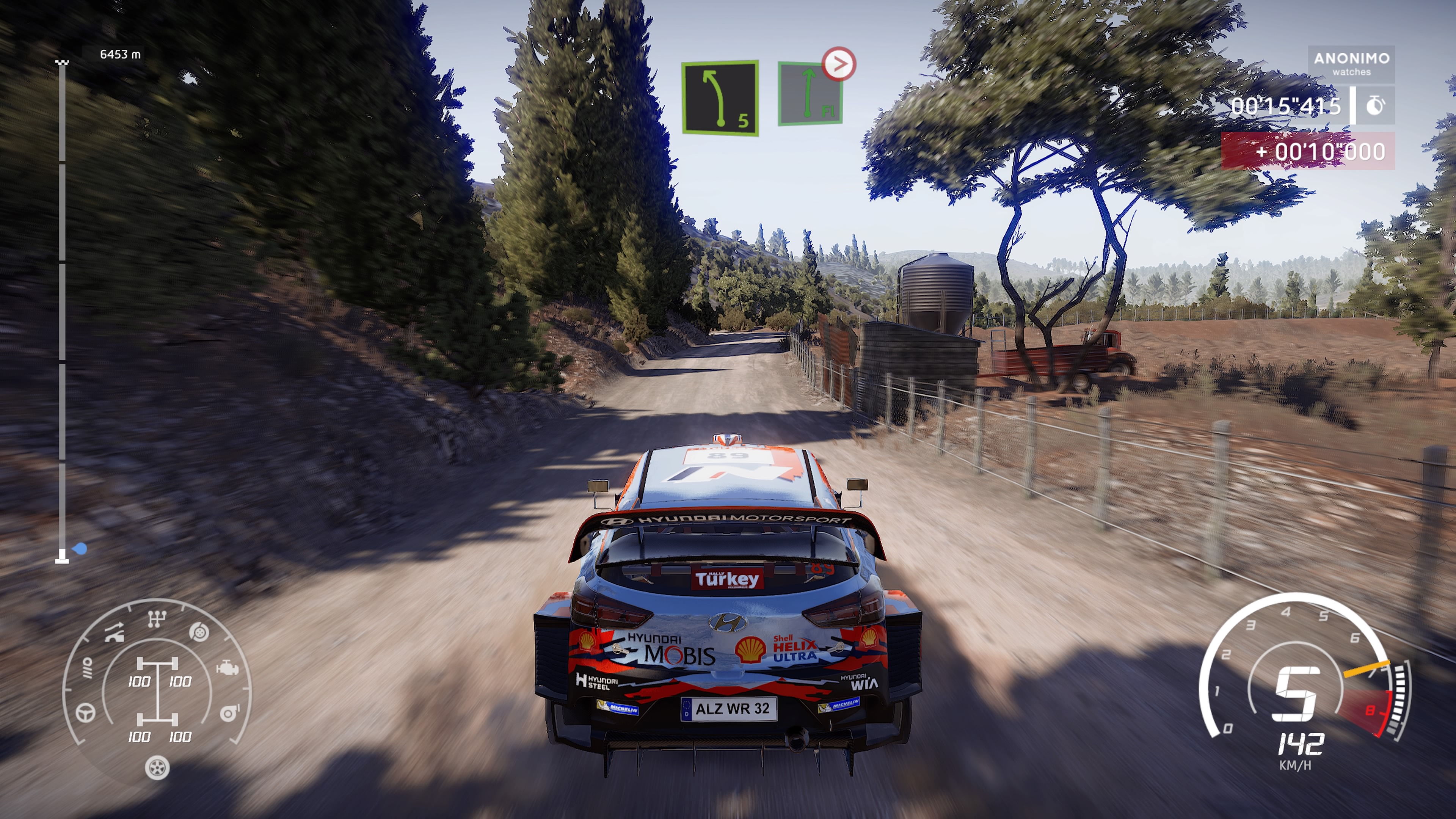Viewport: 1456px width, 819px height.
Task: Select the brake disc damage icon
Action: point(199,632)
